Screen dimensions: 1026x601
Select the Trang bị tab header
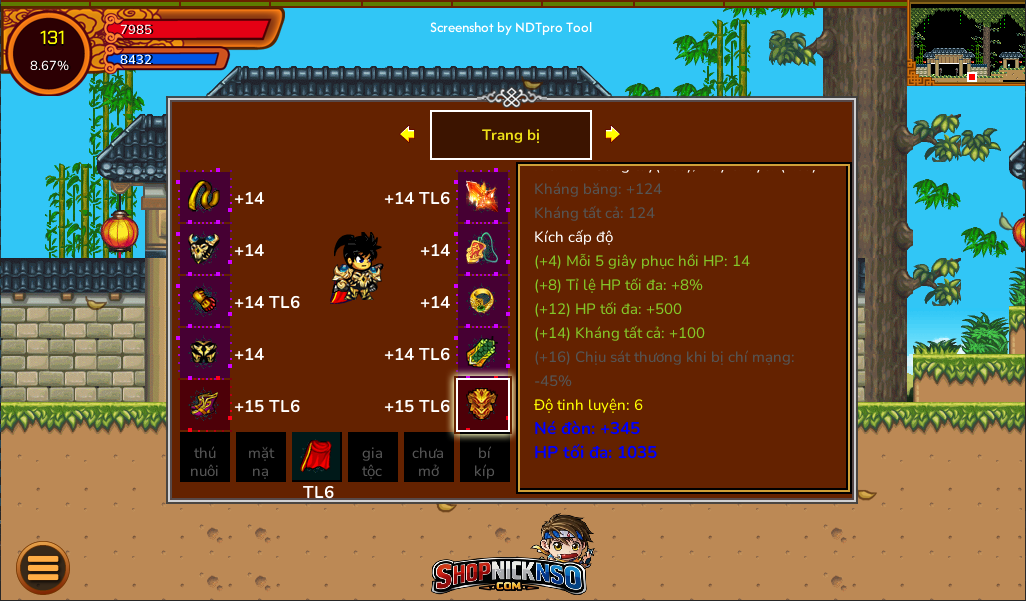510,135
